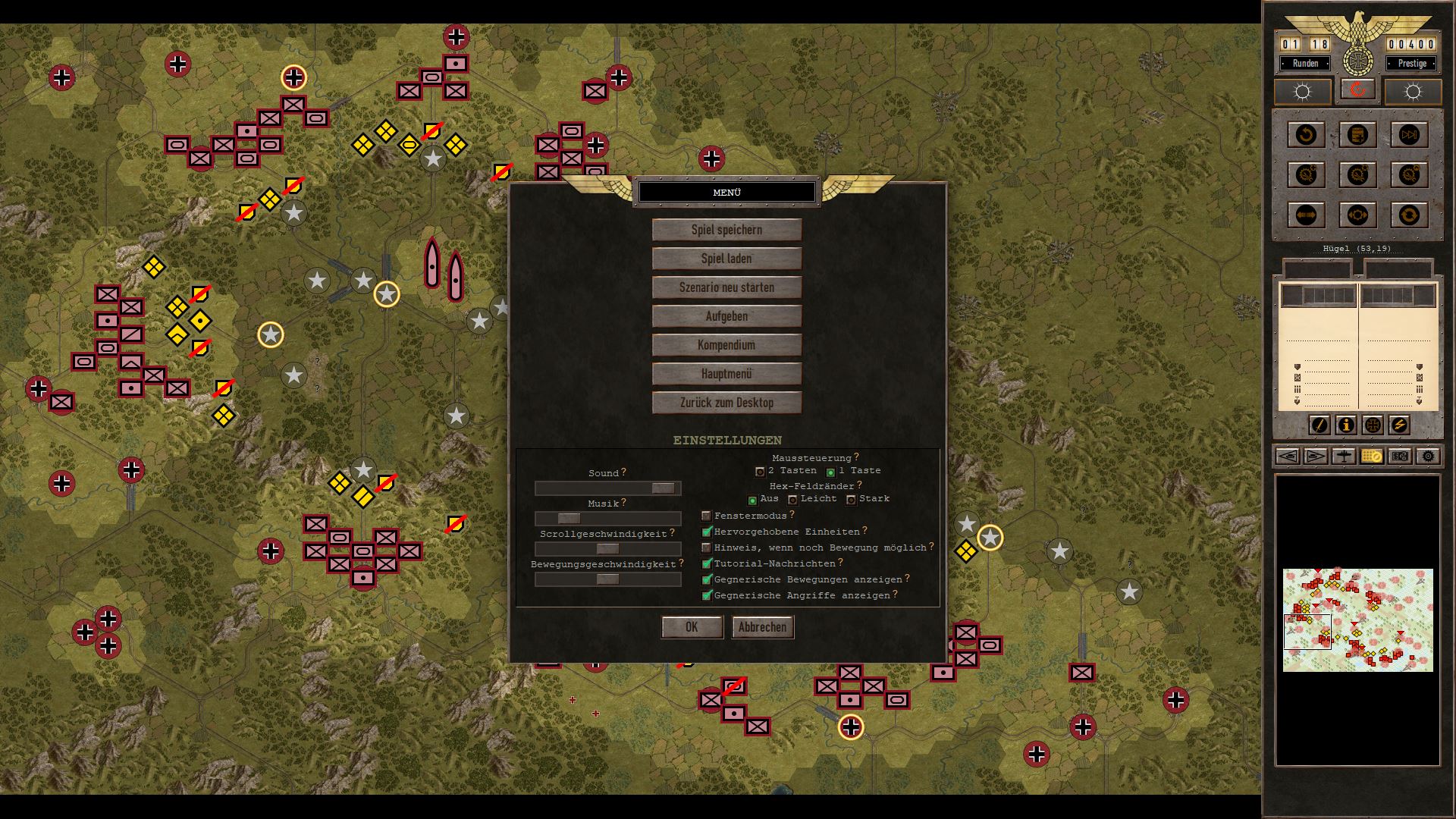The width and height of the screenshot is (1456, 819).
Task: Choose Leicht for Hex-Feldränder
Action: (x=792, y=500)
